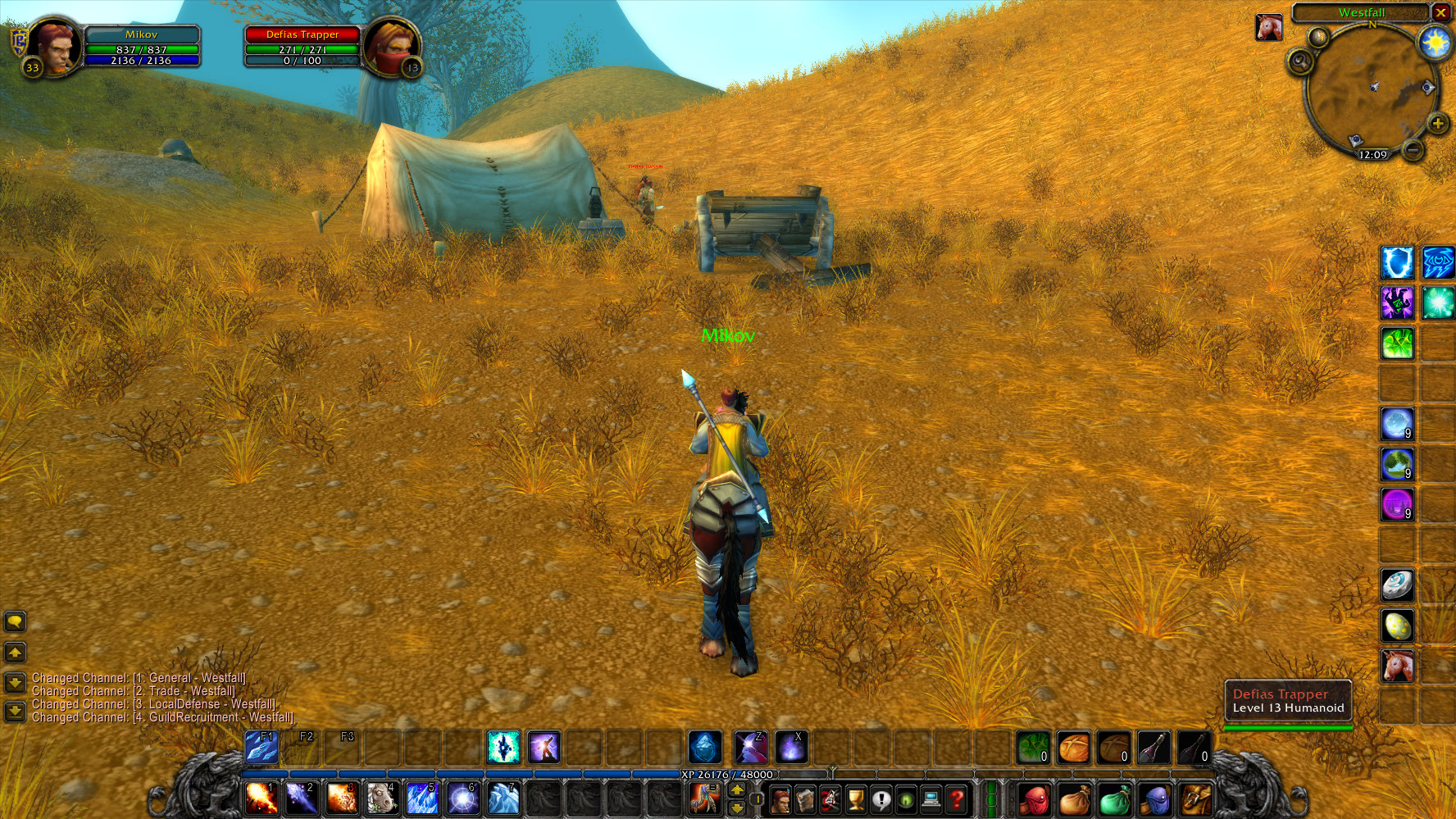Viewport: 1456px width, 819px height.
Task: Click the Ice Armor buff icon
Action: pyautogui.click(x=1397, y=264)
